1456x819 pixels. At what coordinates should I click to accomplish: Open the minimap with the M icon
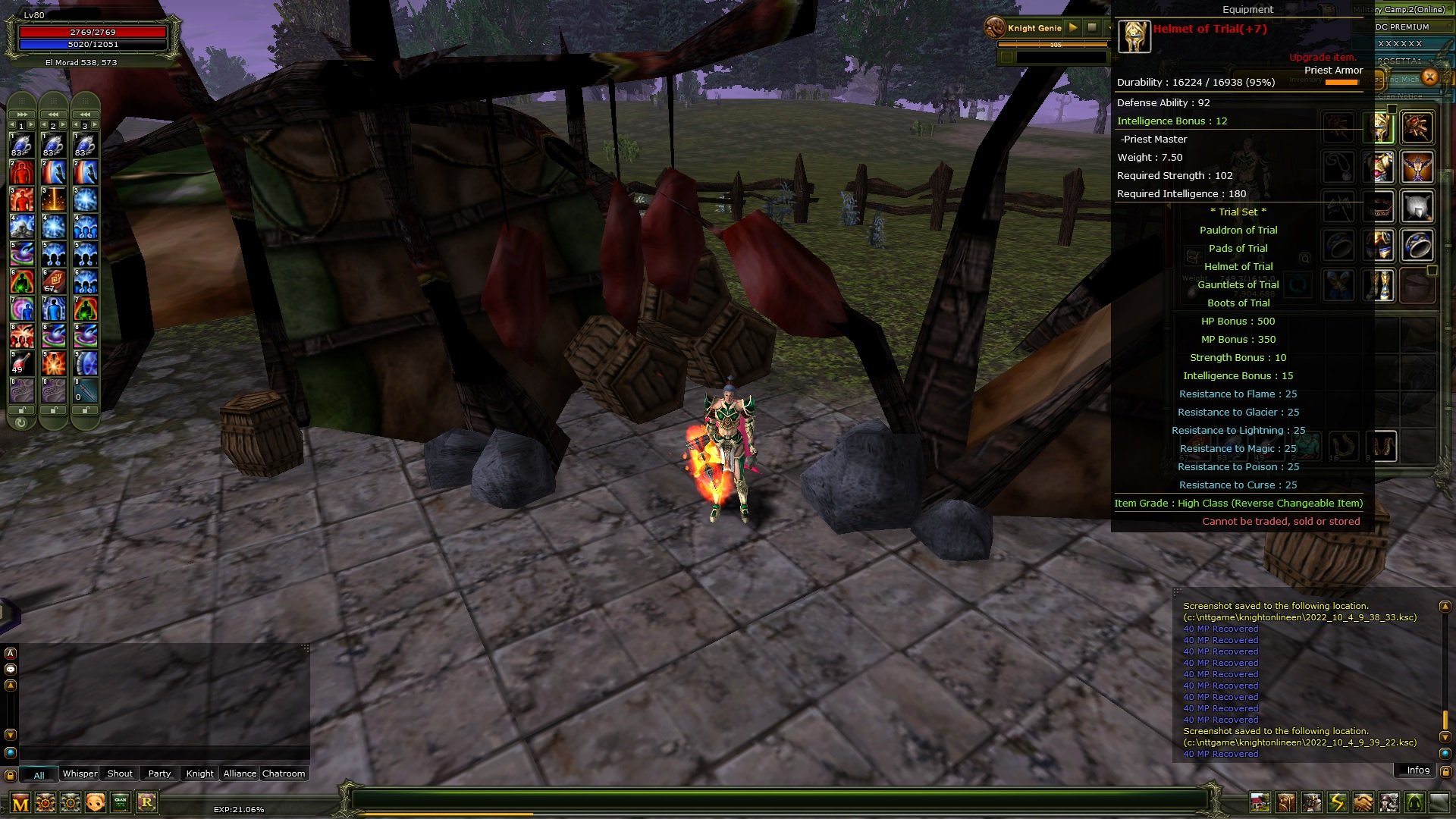(x=20, y=800)
